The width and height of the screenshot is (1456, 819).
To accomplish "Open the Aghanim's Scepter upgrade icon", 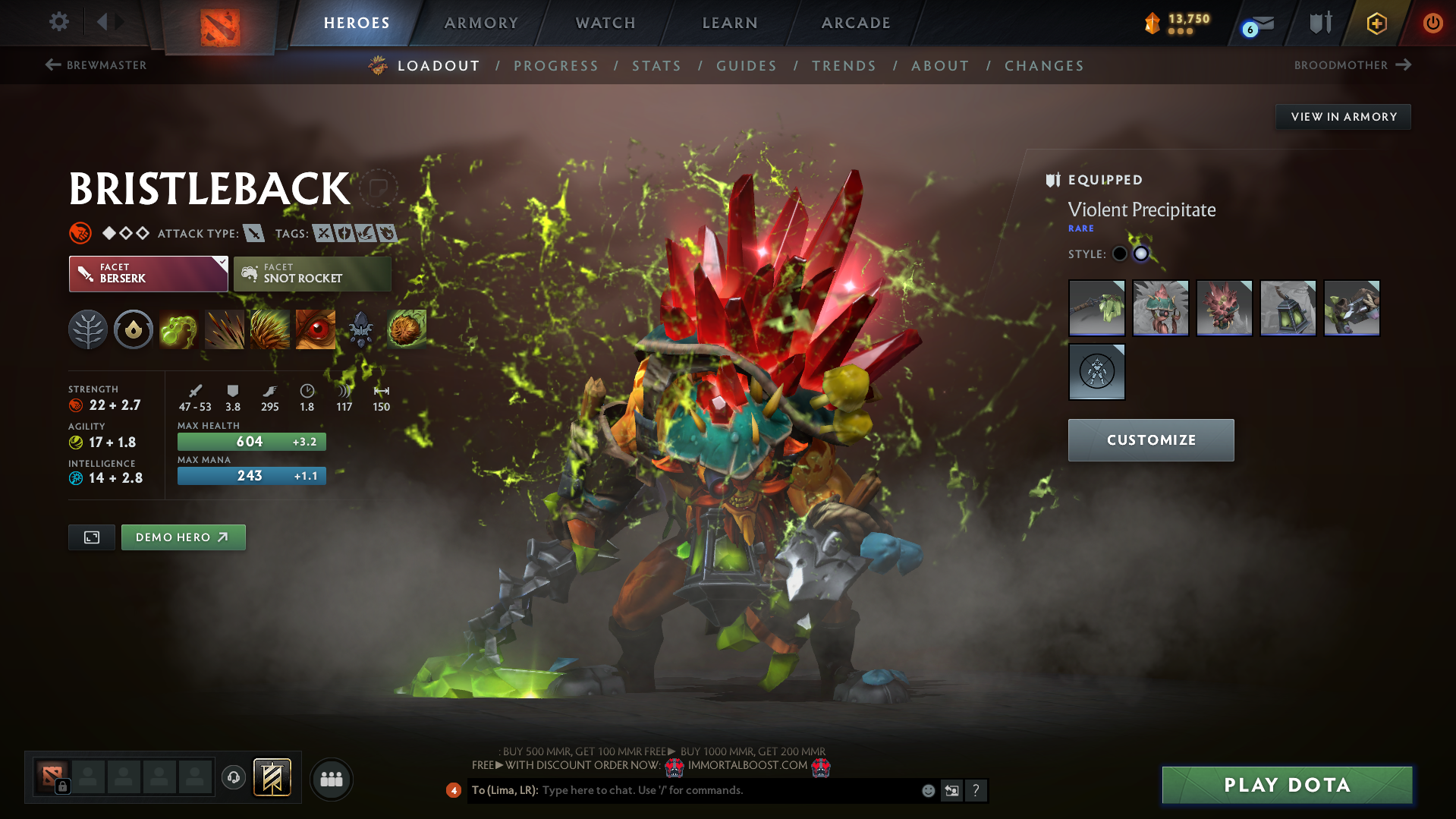I will coord(360,329).
